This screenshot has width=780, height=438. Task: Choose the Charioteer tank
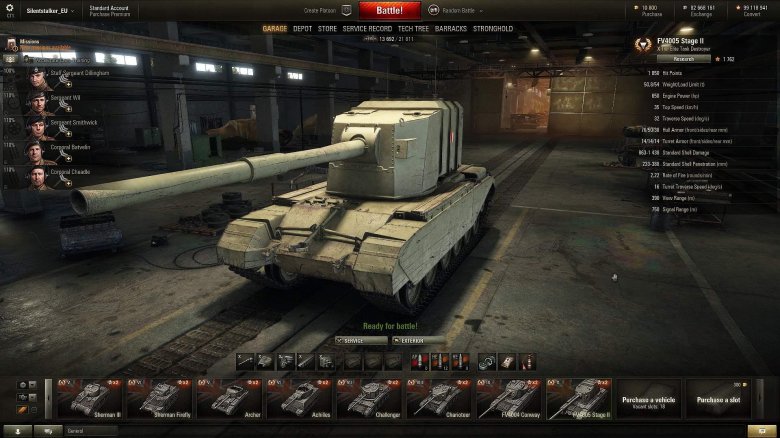click(x=439, y=398)
